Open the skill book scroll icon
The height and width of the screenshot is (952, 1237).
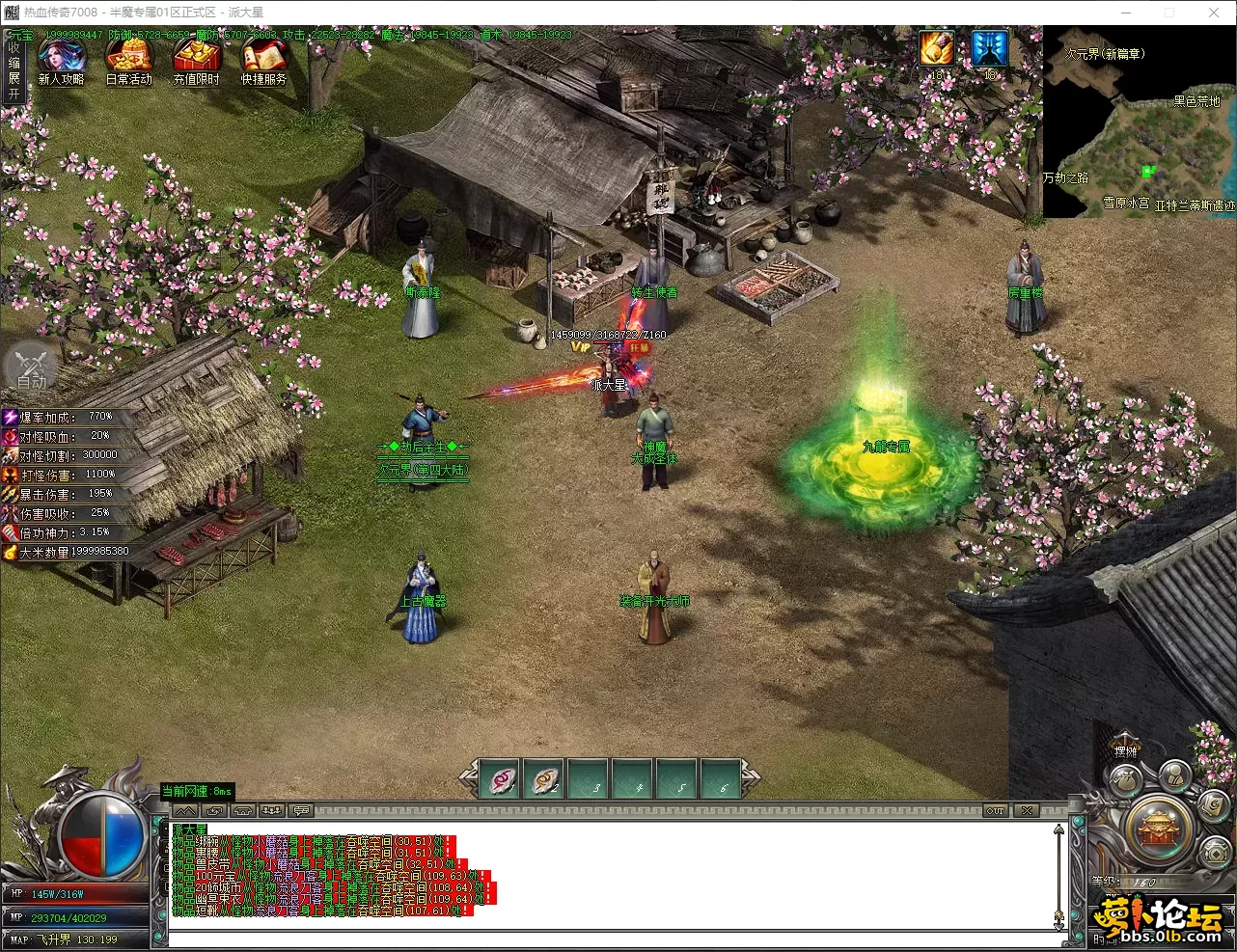click(1212, 803)
